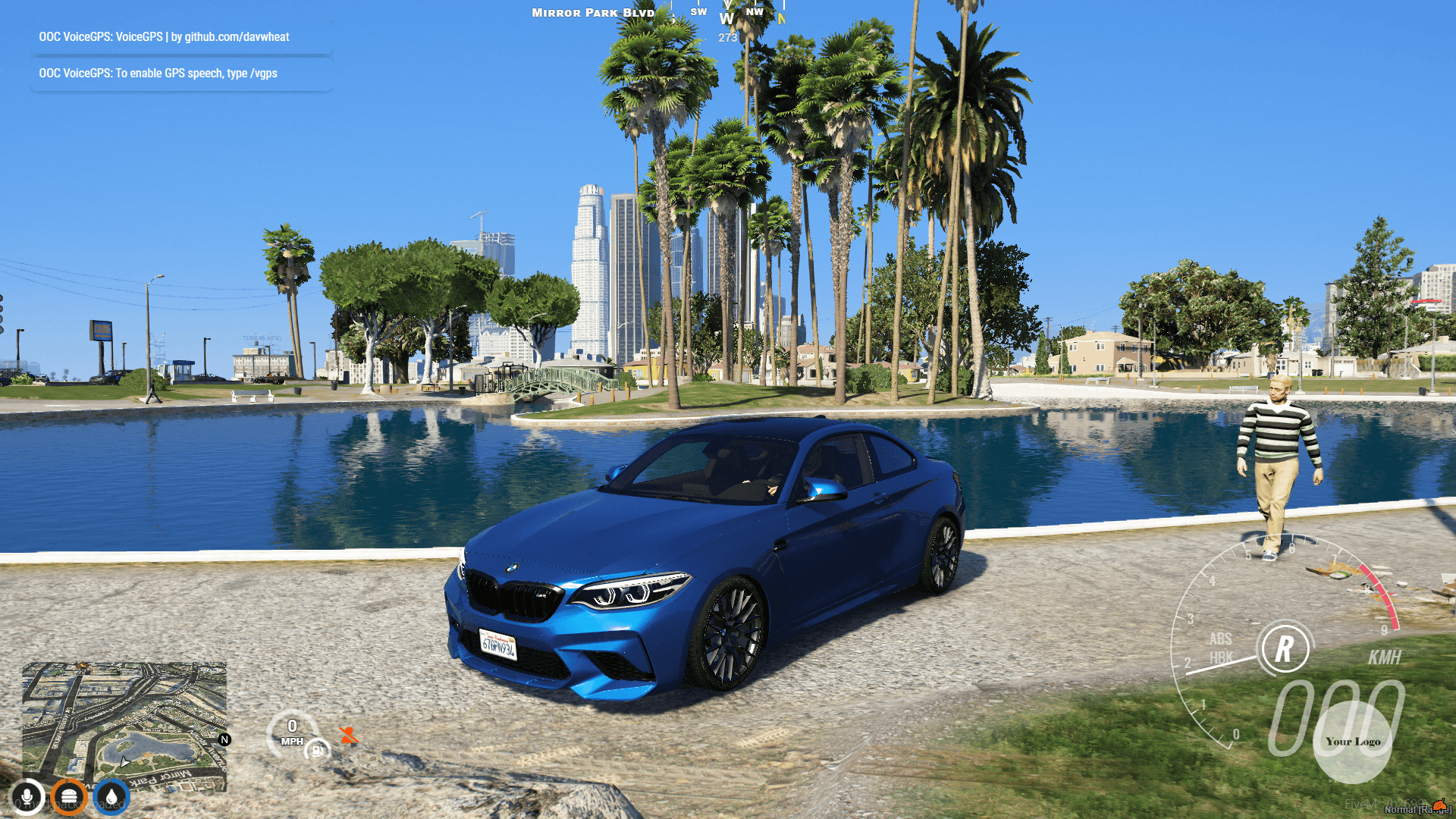Toggle the ABS indicator on the dashboard
The height and width of the screenshot is (819, 1456).
[1221, 639]
